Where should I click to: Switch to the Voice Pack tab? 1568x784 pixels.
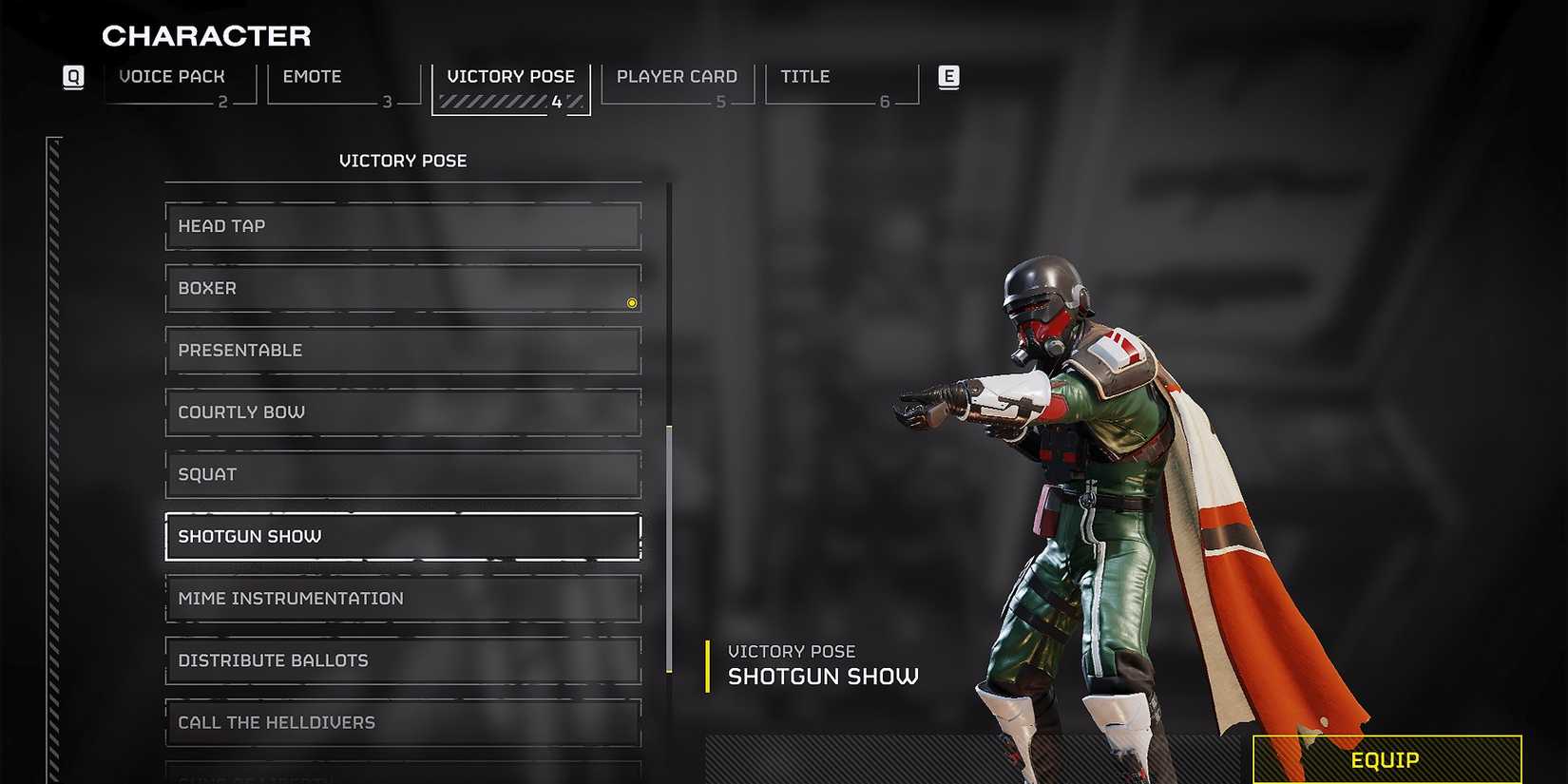coord(172,76)
